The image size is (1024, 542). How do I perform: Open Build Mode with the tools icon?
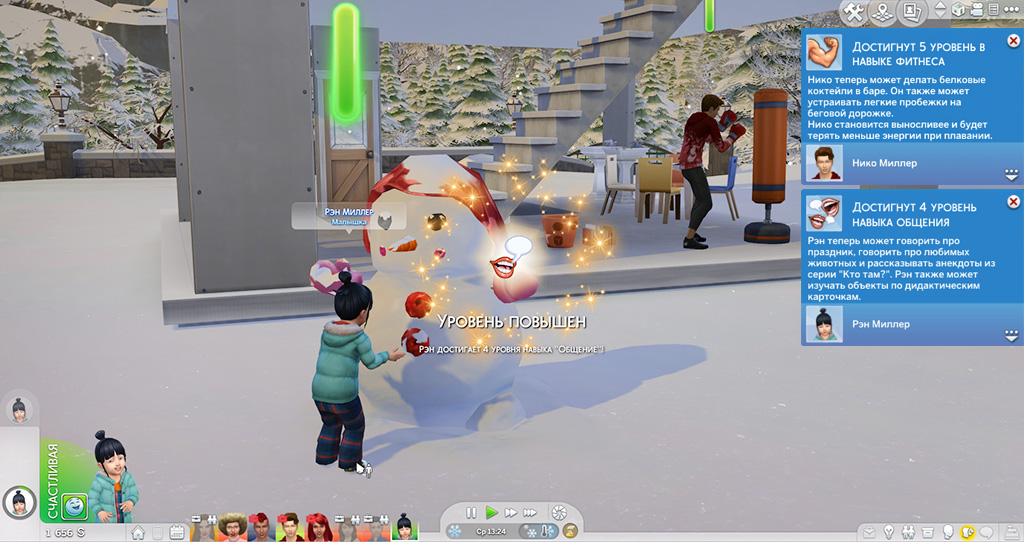tap(853, 12)
